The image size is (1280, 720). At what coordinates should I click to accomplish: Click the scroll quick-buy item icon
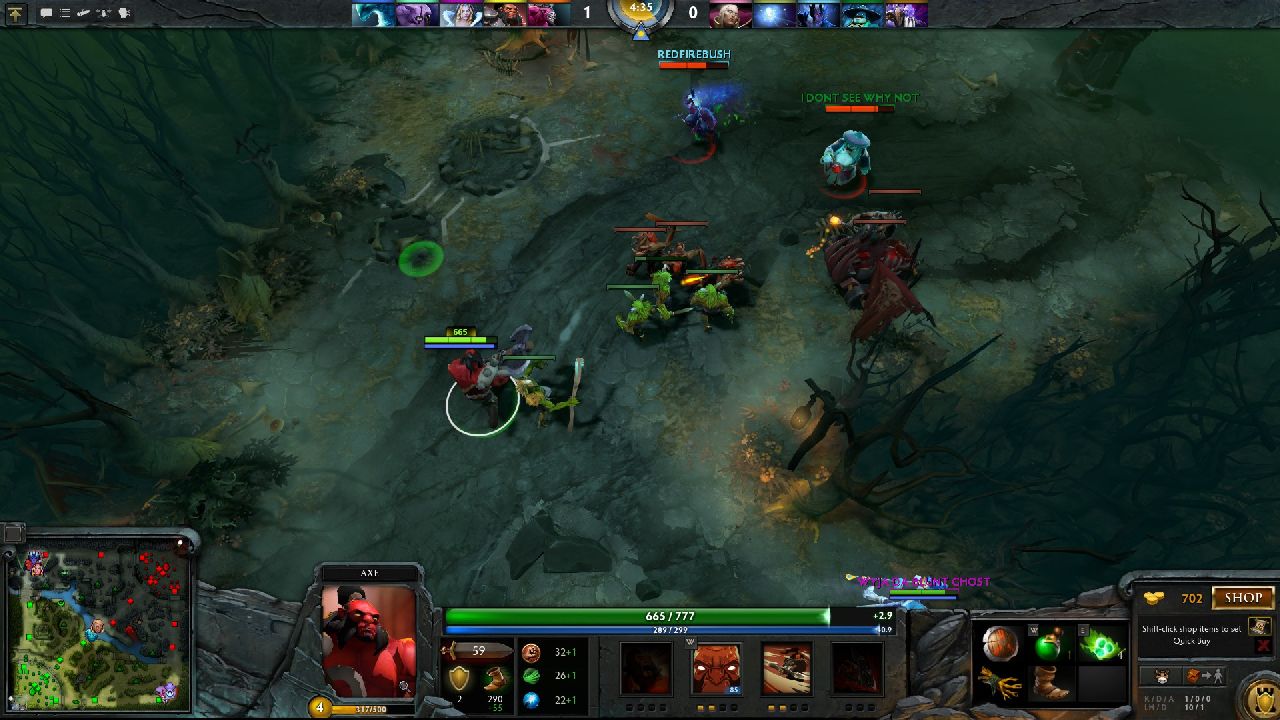coord(1260,626)
